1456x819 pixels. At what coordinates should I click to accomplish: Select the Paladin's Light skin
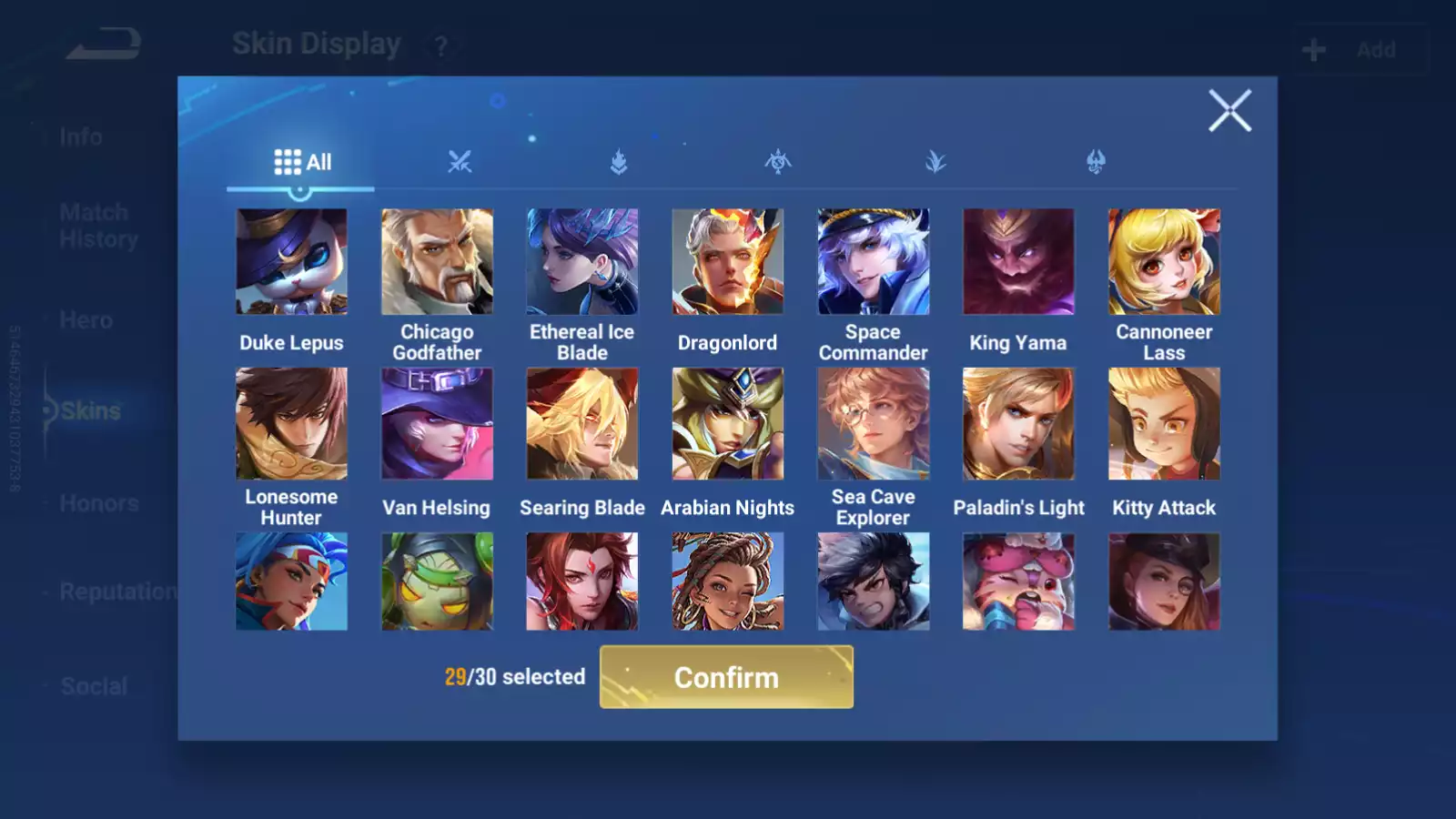[1018, 424]
